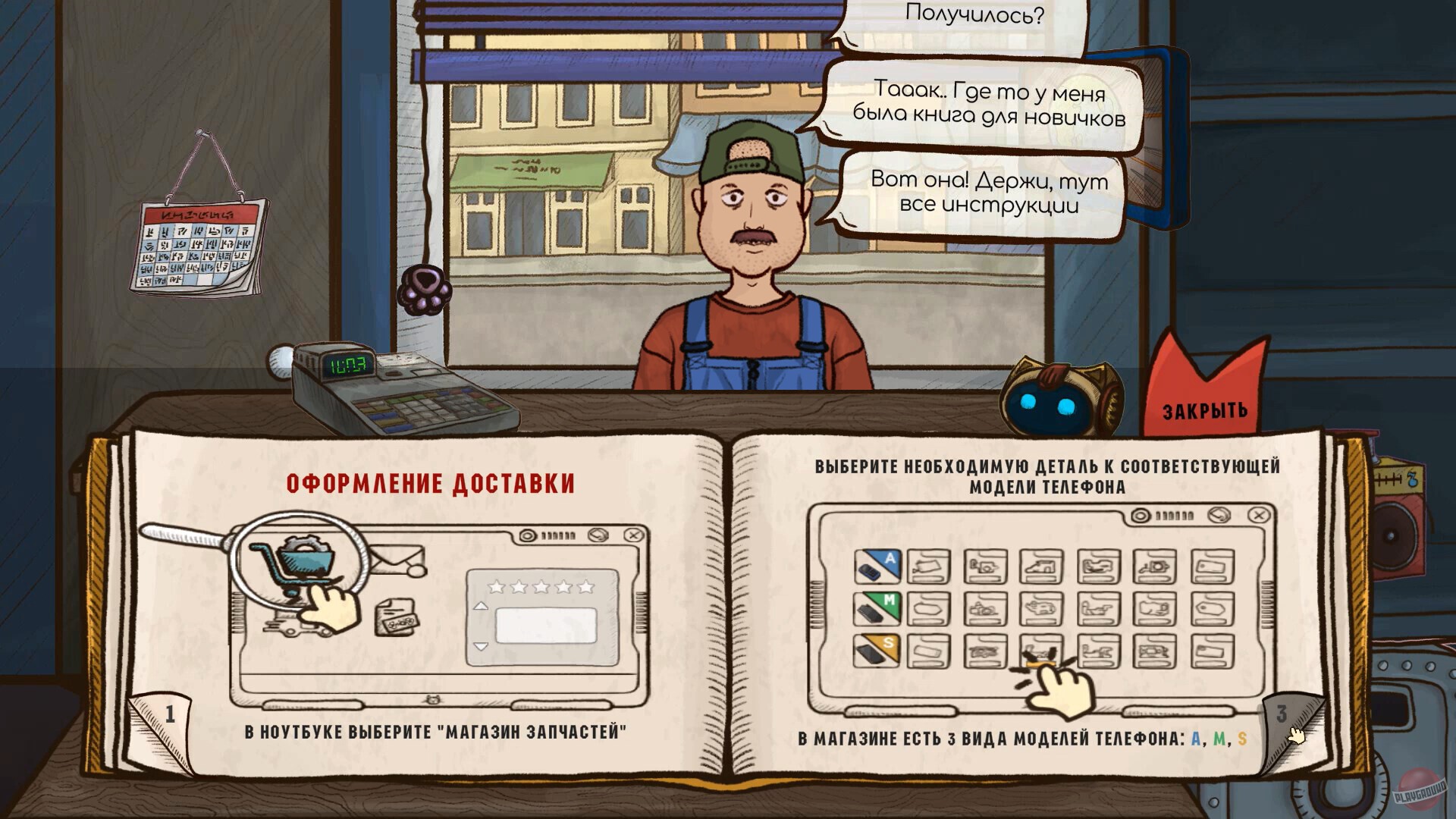The height and width of the screenshot is (819, 1456).
Task: Select the yellow Model S phone
Action: [x=876, y=651]
